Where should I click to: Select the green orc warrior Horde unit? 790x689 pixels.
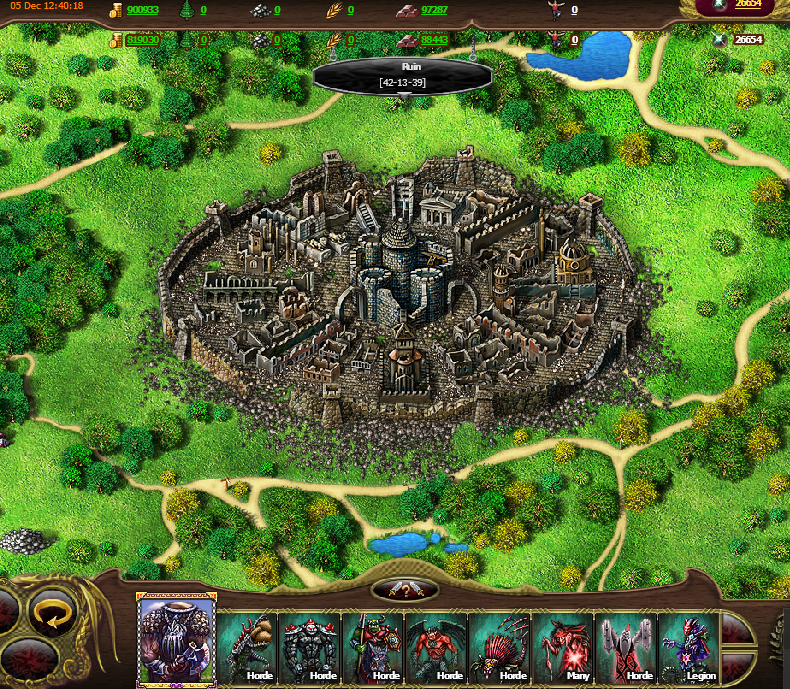click(374, 646)
